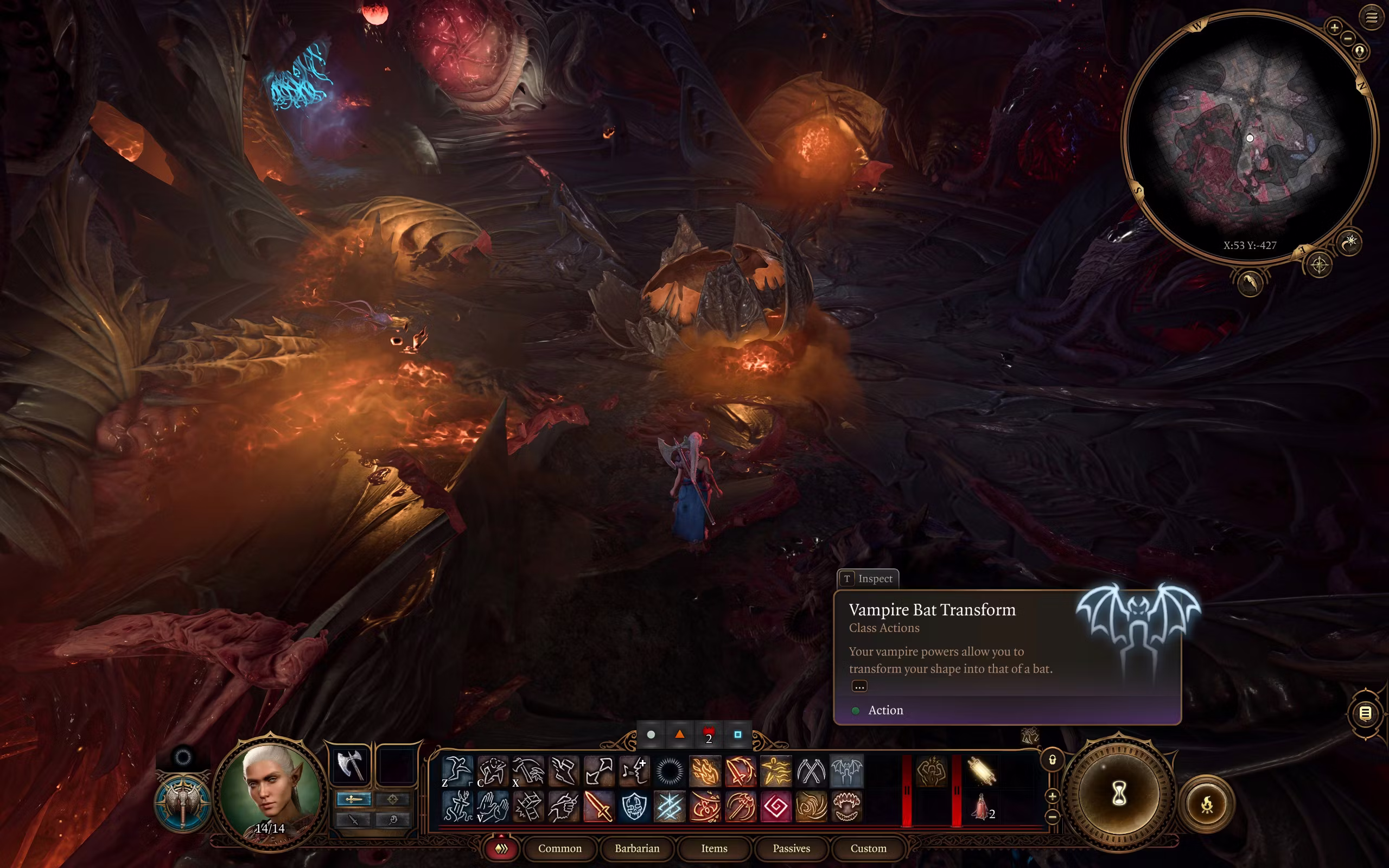Select the white-haired elf character portrait
Screen dimensions: 1389x868
(x=270, y=787)
